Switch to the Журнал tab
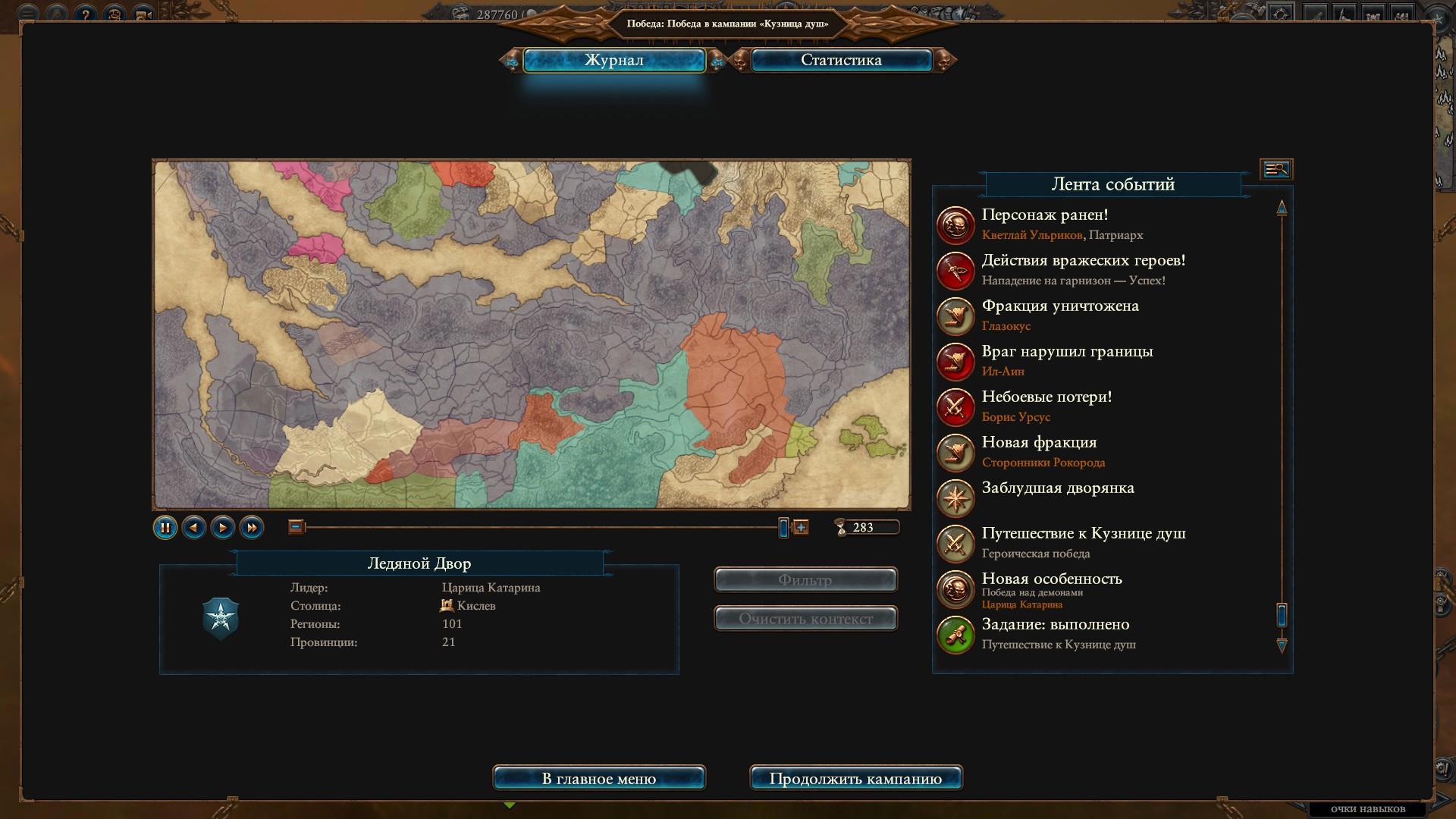 [613, 61]
